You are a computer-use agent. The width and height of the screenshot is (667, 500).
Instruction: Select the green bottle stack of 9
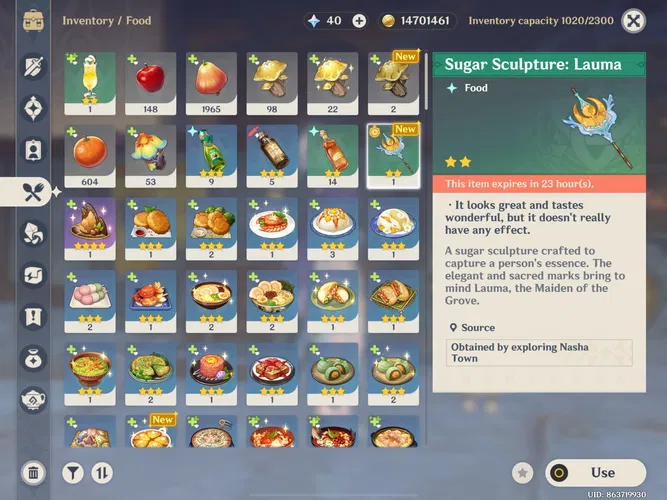click(211, 156)
